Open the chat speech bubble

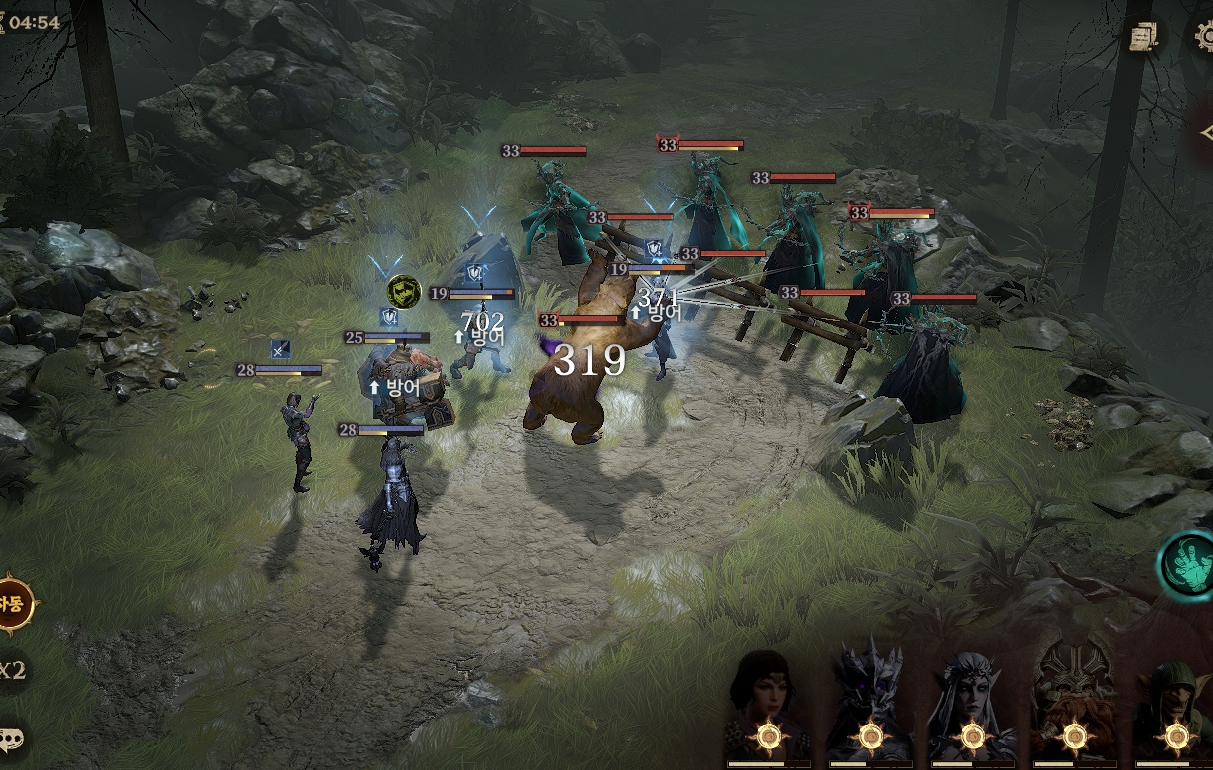[12, 740]
